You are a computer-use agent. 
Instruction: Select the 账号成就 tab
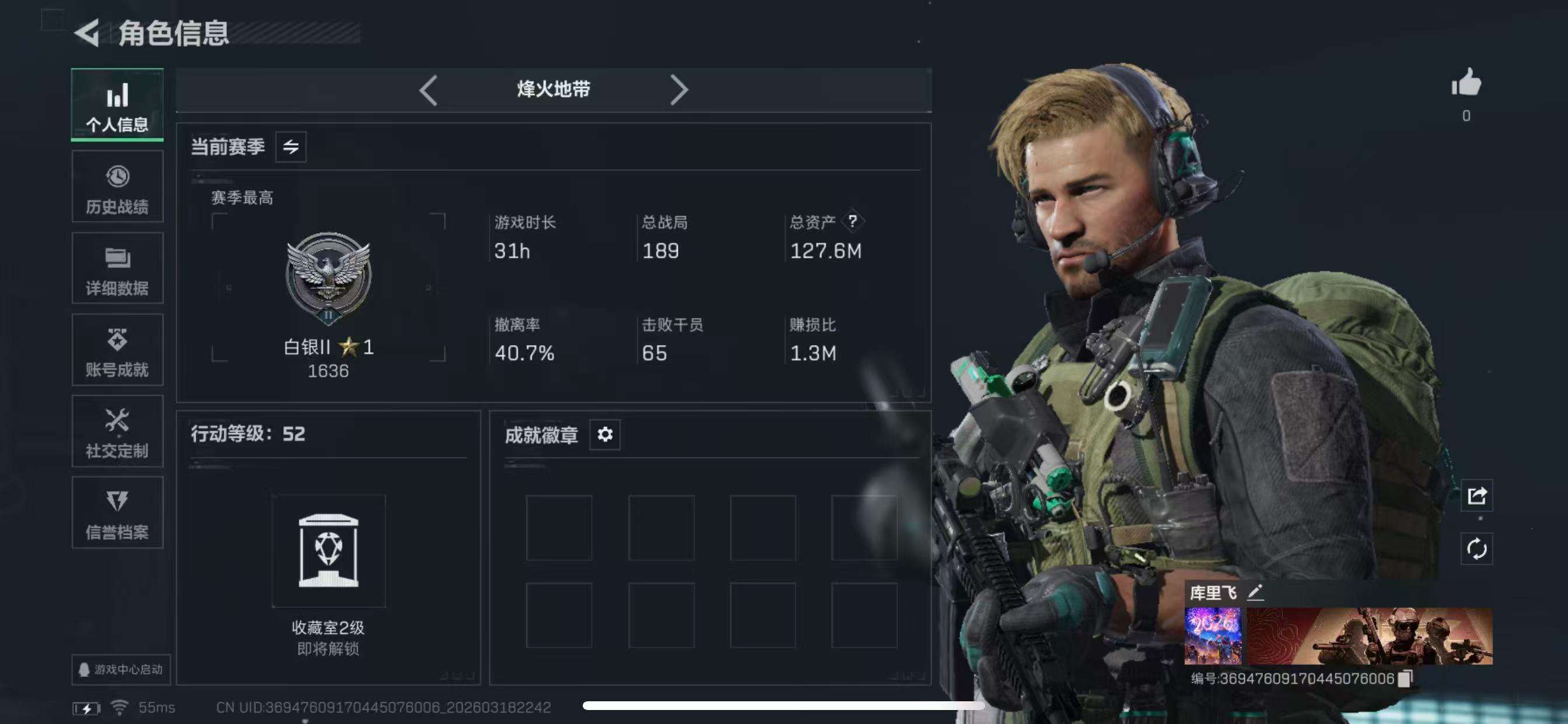(117, 350)
